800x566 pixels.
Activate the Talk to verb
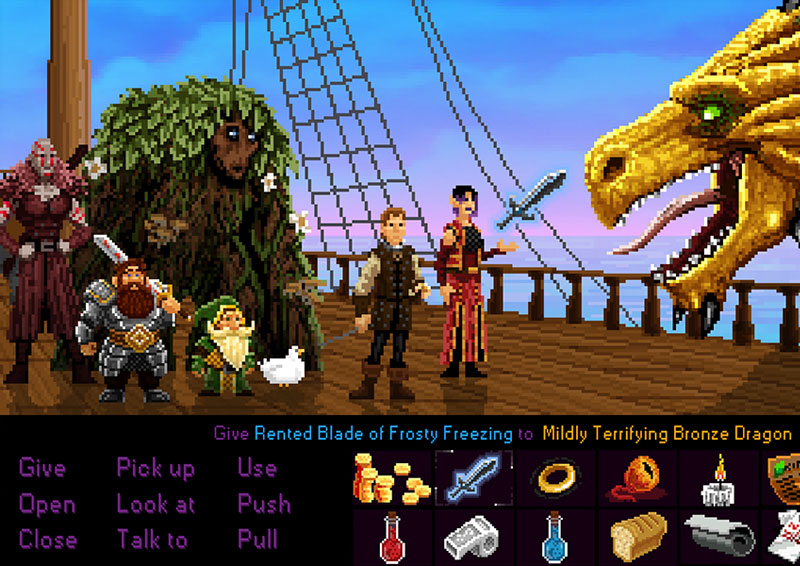(152, 540)
